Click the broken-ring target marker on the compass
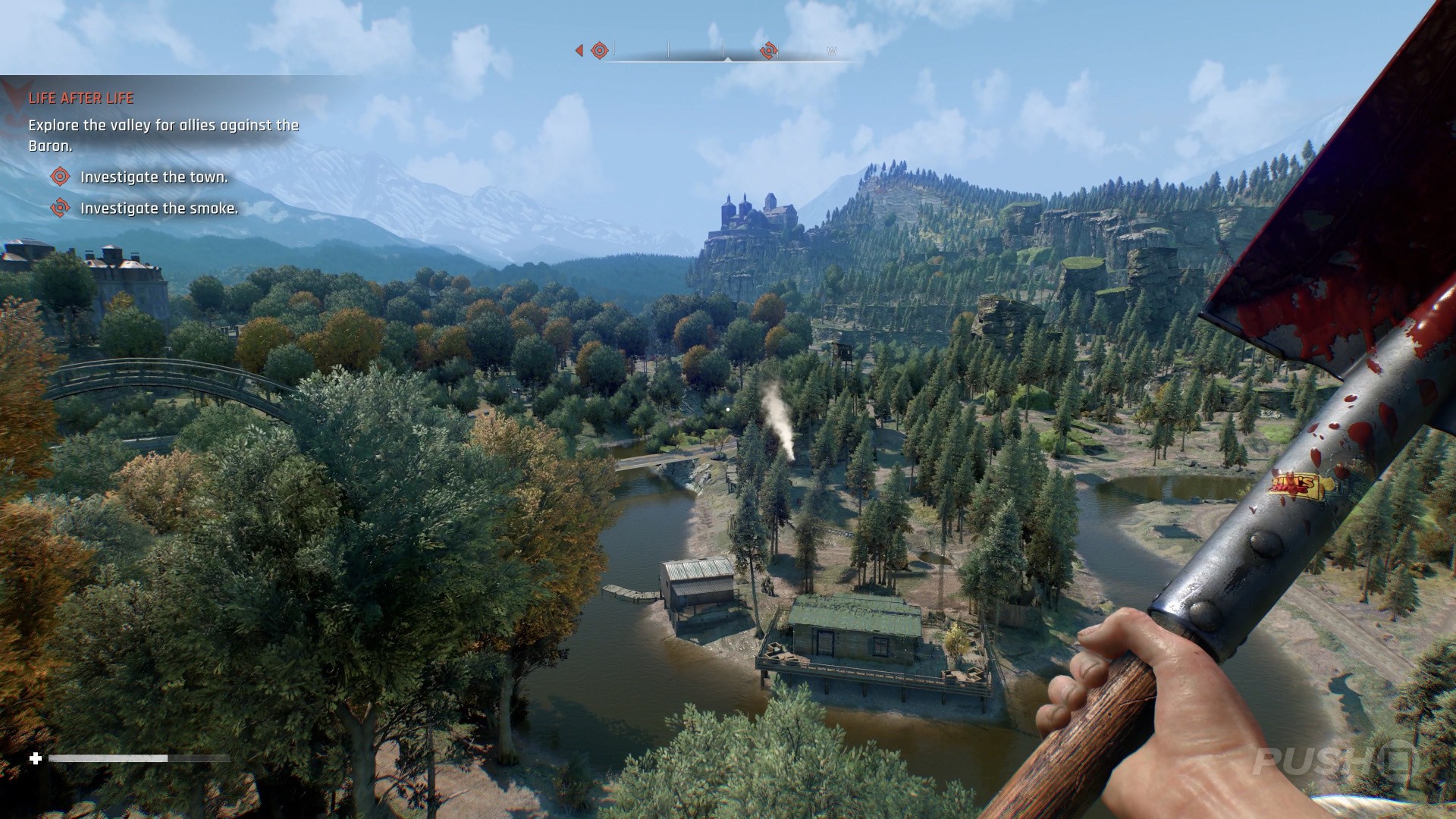 768,51
